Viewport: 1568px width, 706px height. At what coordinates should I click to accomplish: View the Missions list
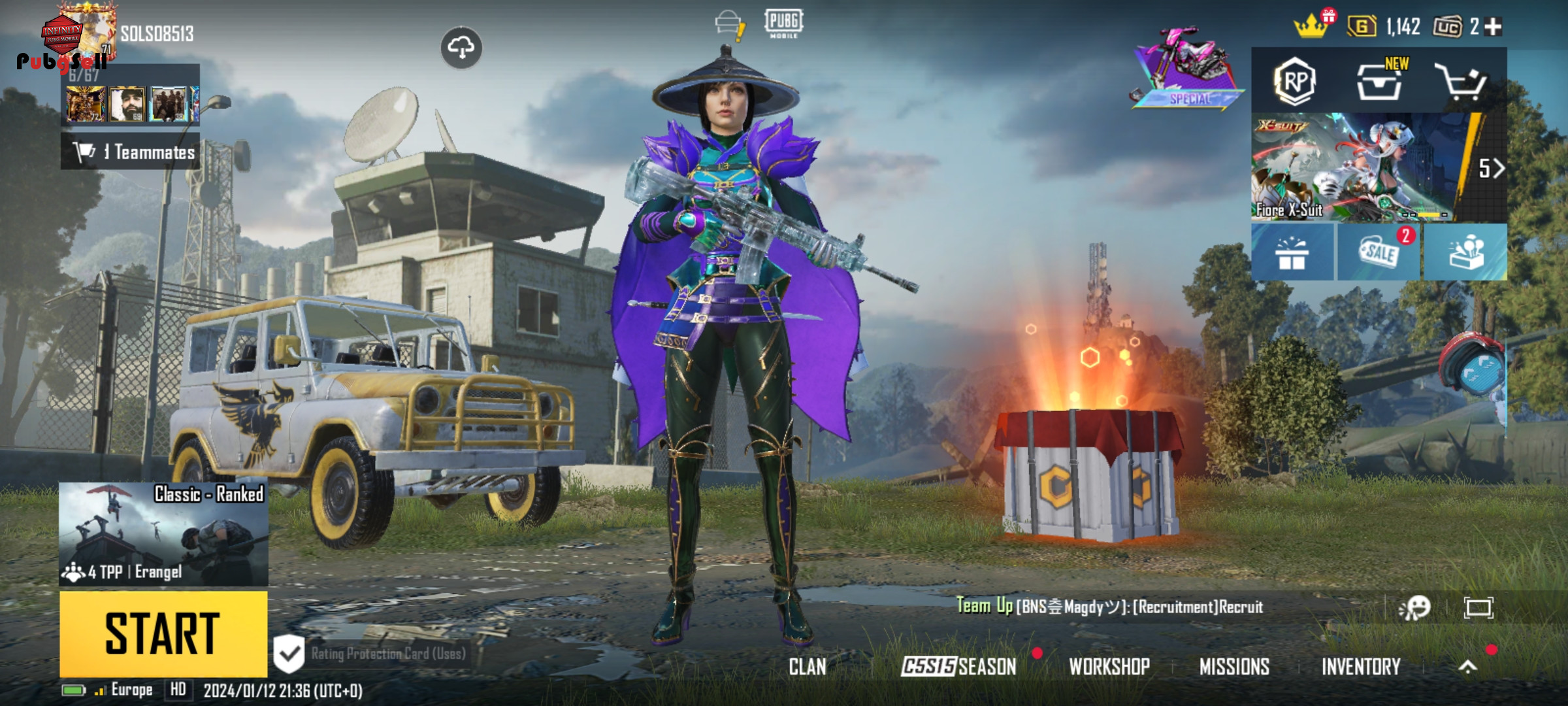click(1234, 667)
